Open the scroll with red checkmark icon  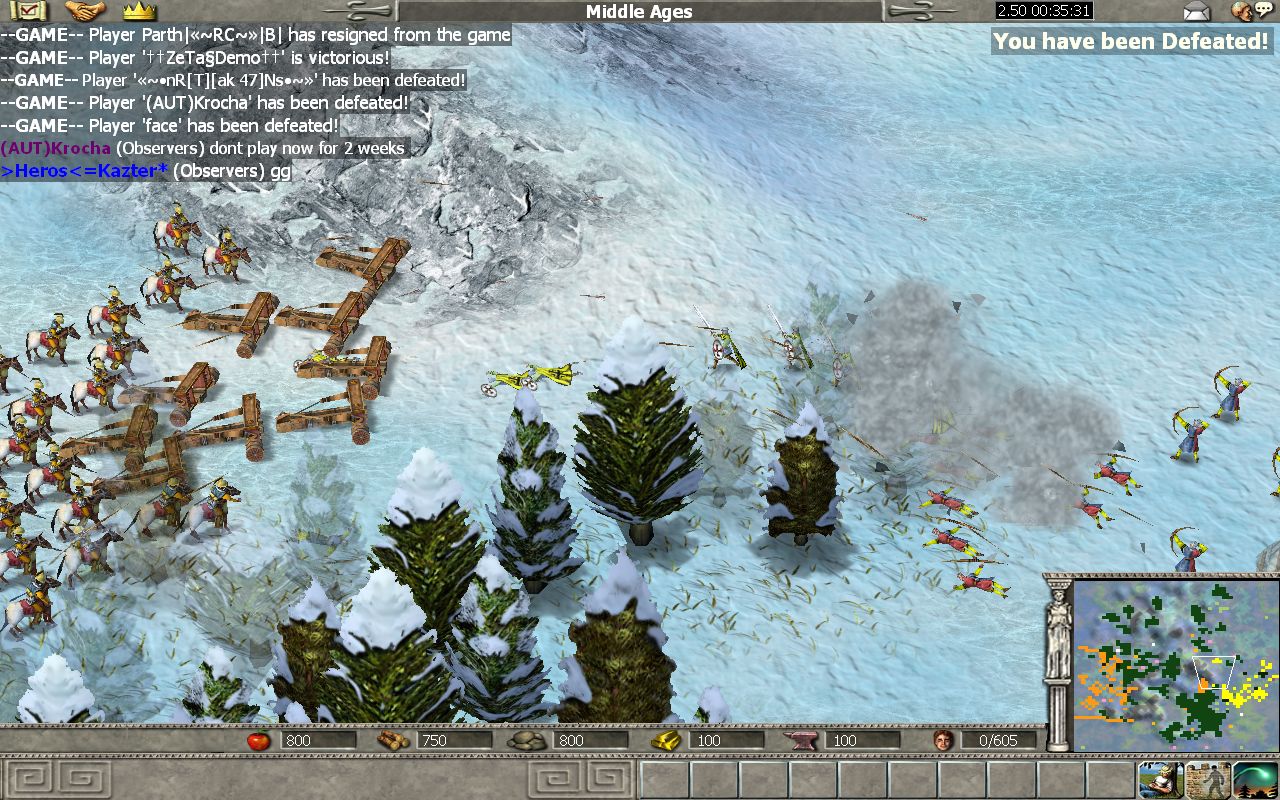tap(27, 11)
